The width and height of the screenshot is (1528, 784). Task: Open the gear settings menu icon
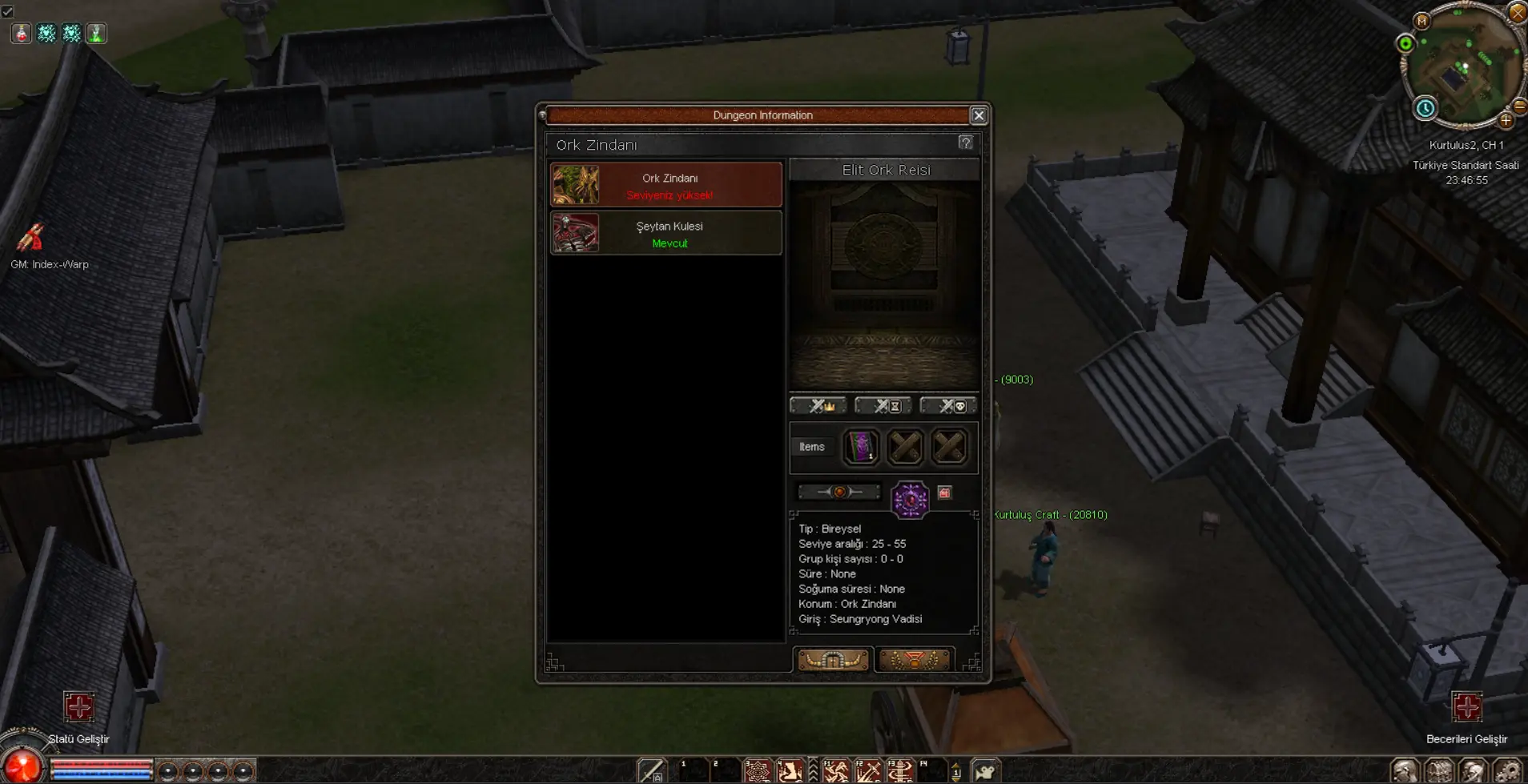point(1507,771)
